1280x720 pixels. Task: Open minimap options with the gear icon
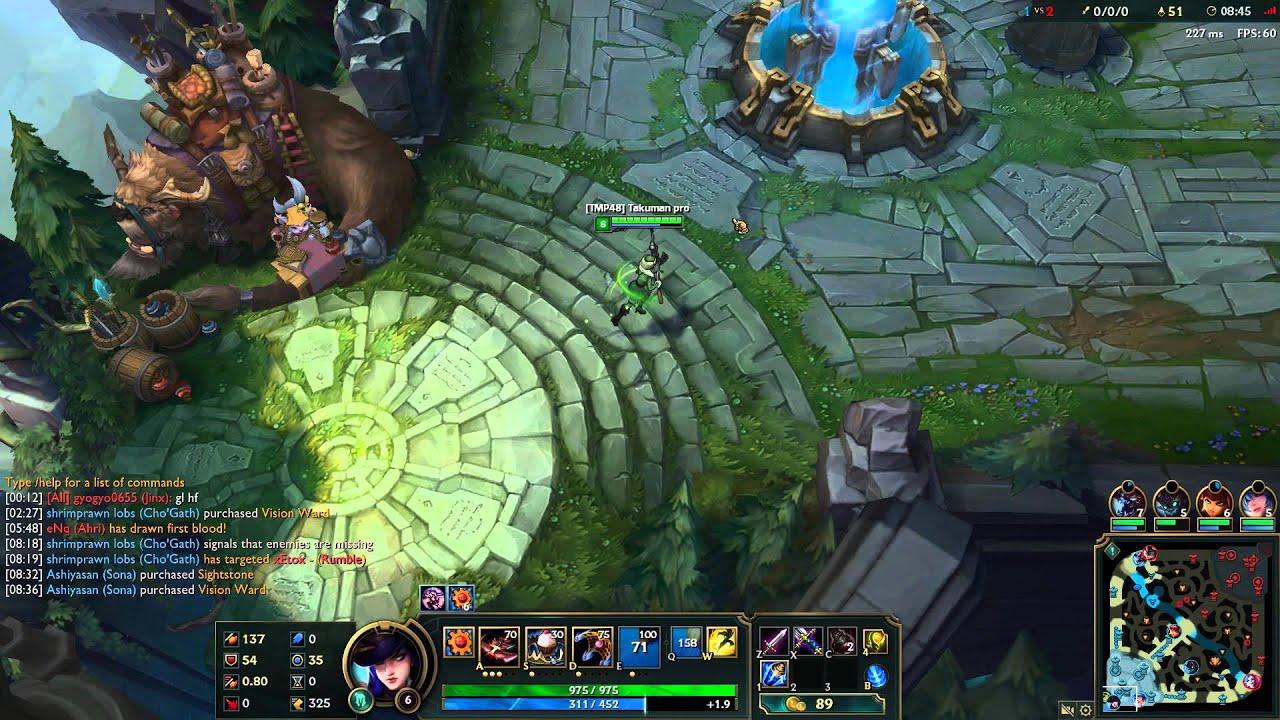(x=1086, y=709)
